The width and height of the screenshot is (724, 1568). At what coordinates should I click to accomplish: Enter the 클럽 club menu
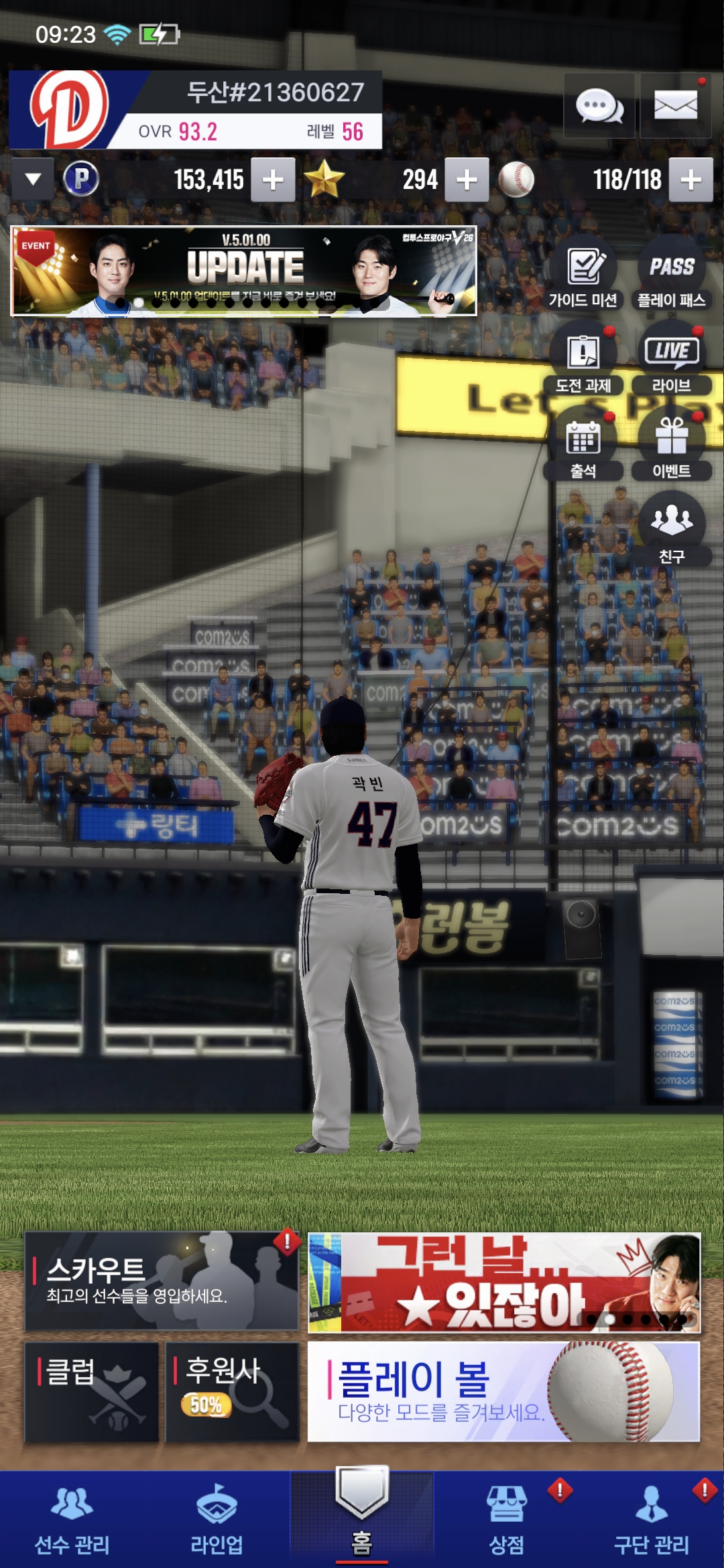click(x=91, y=1391)
